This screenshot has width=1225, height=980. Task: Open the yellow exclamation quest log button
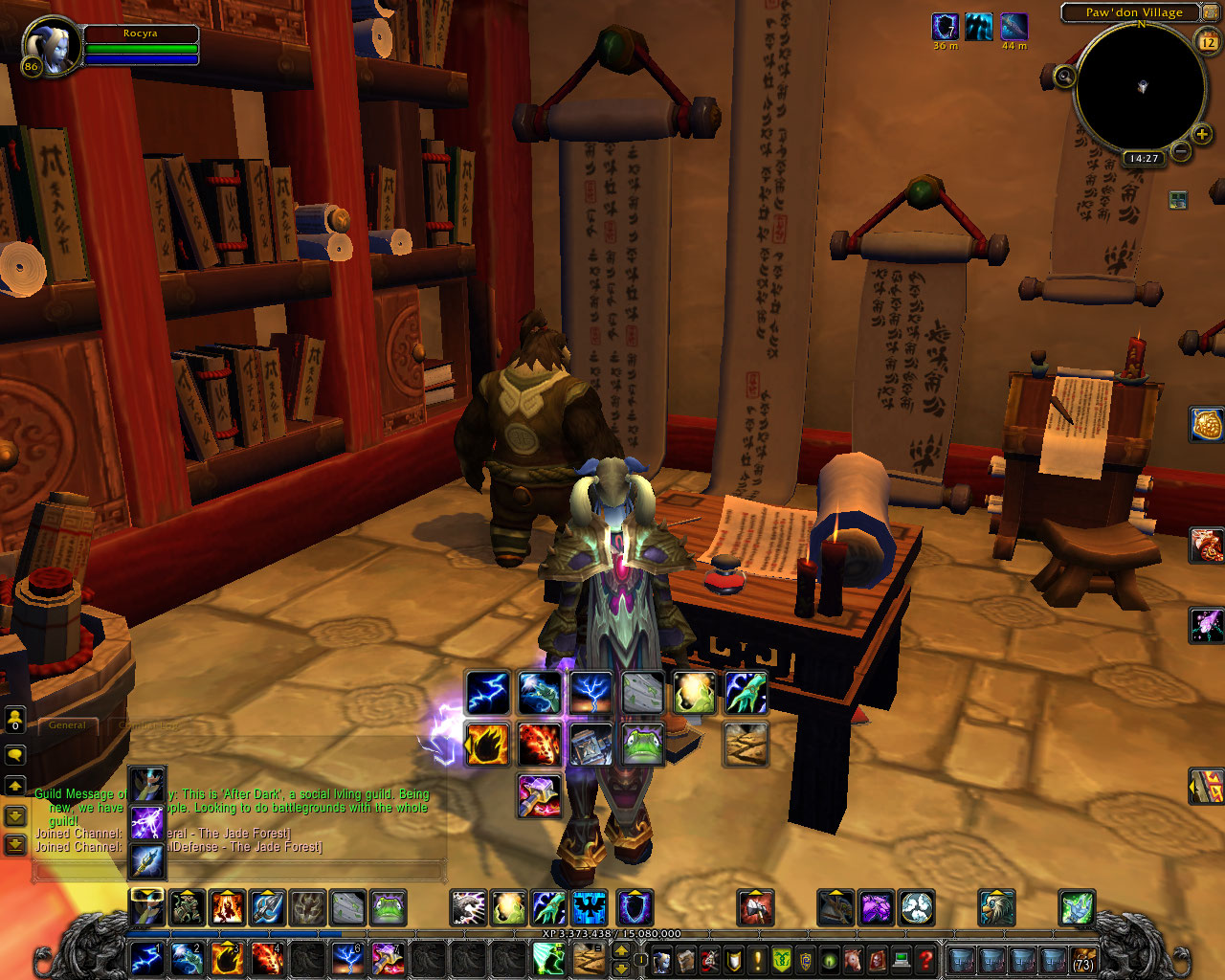click(758, 959)
